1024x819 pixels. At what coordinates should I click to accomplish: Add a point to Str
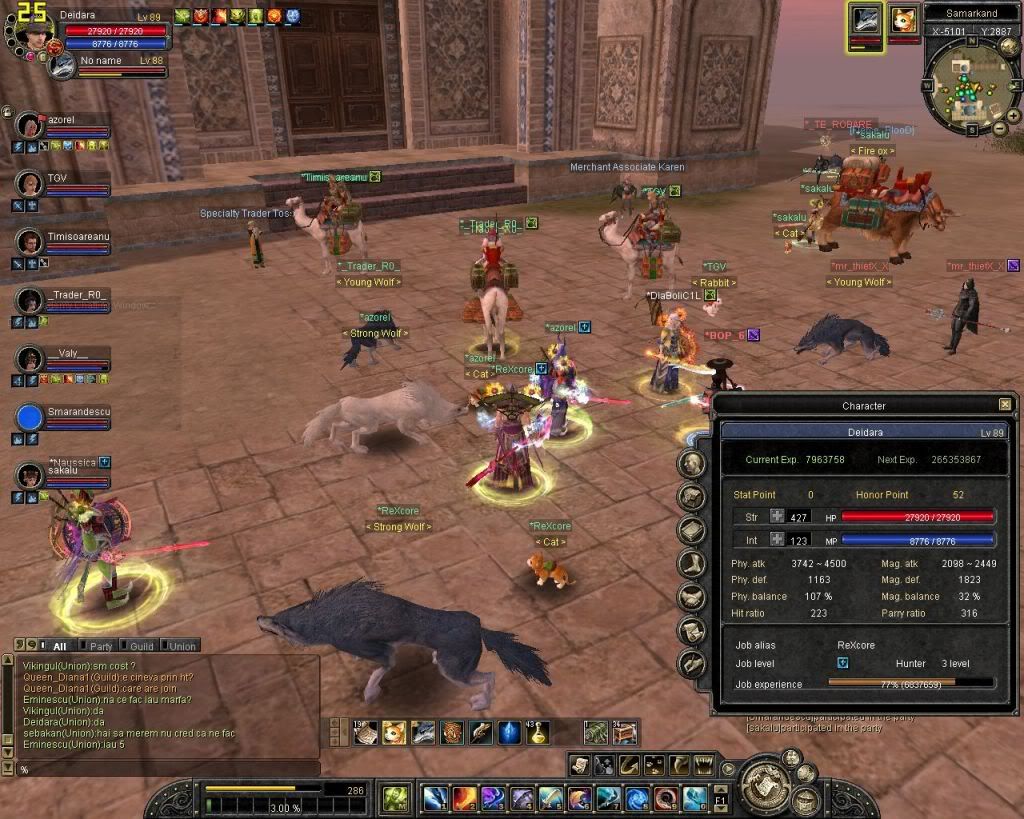[x=777, y=517]
